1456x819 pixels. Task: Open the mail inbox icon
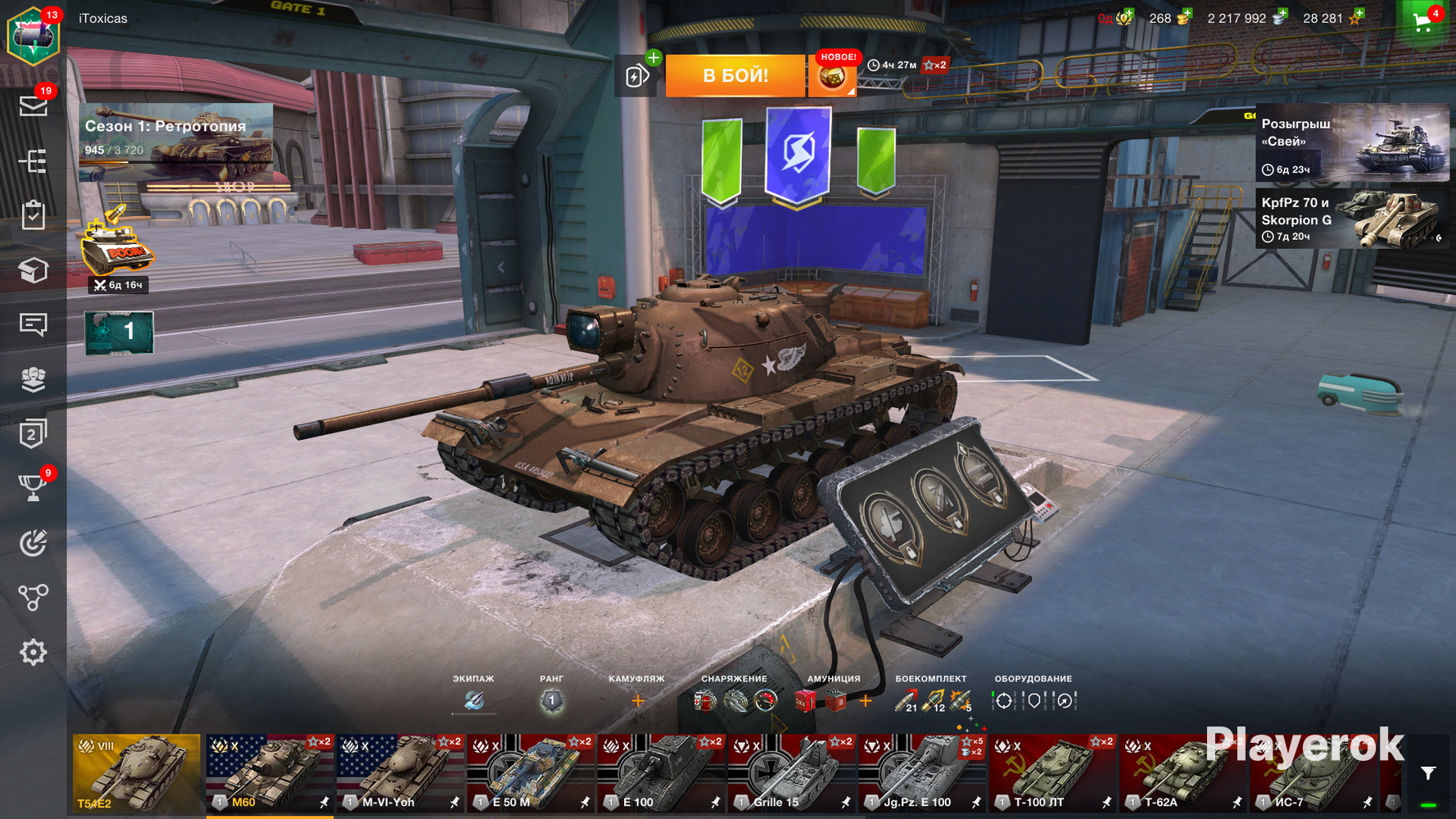[x=33, y=106]
